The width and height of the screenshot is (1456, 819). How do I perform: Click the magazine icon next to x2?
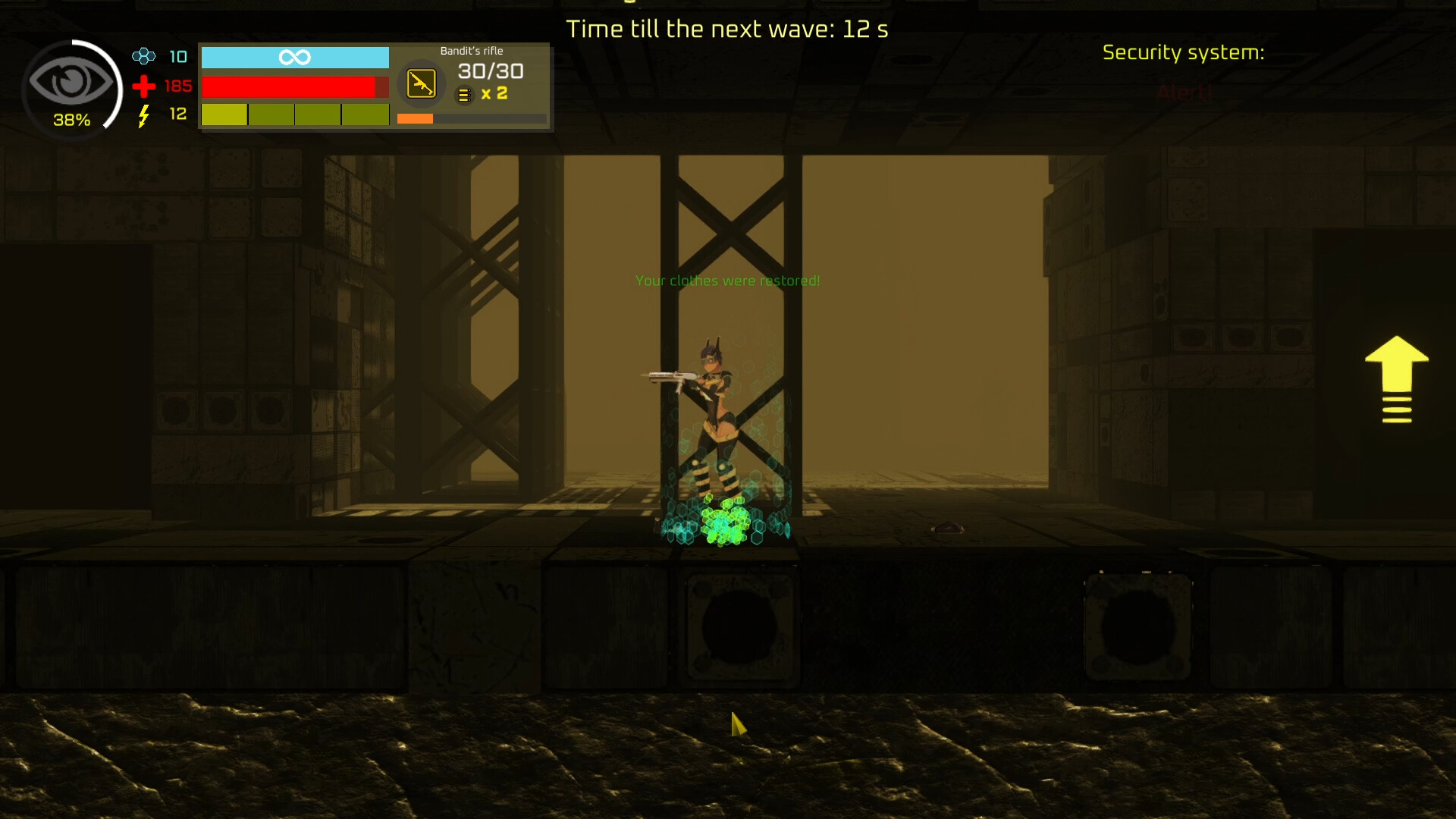click(463, 95)
